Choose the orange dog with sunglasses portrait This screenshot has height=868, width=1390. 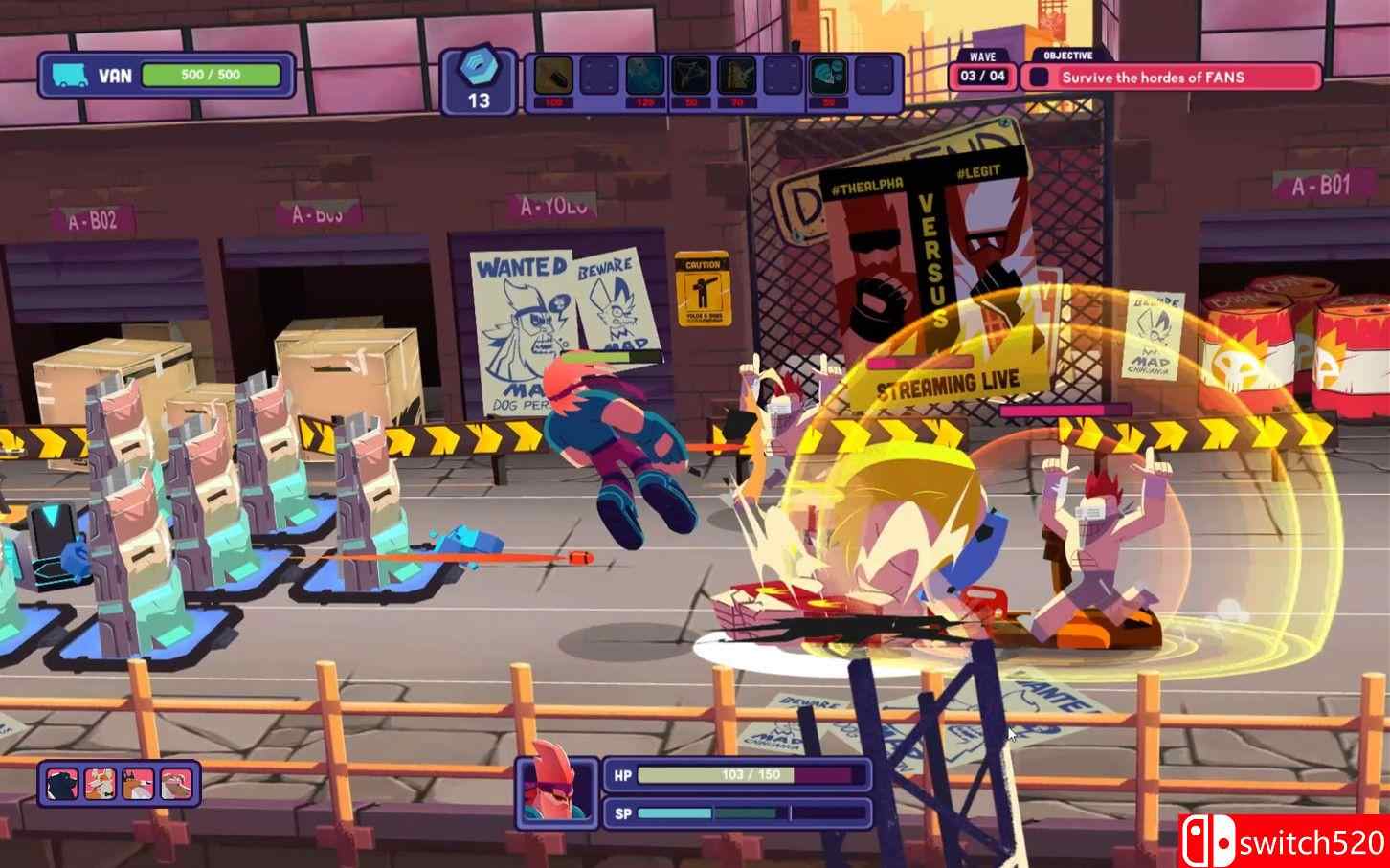pyautogui.click(x=139, y=784)
